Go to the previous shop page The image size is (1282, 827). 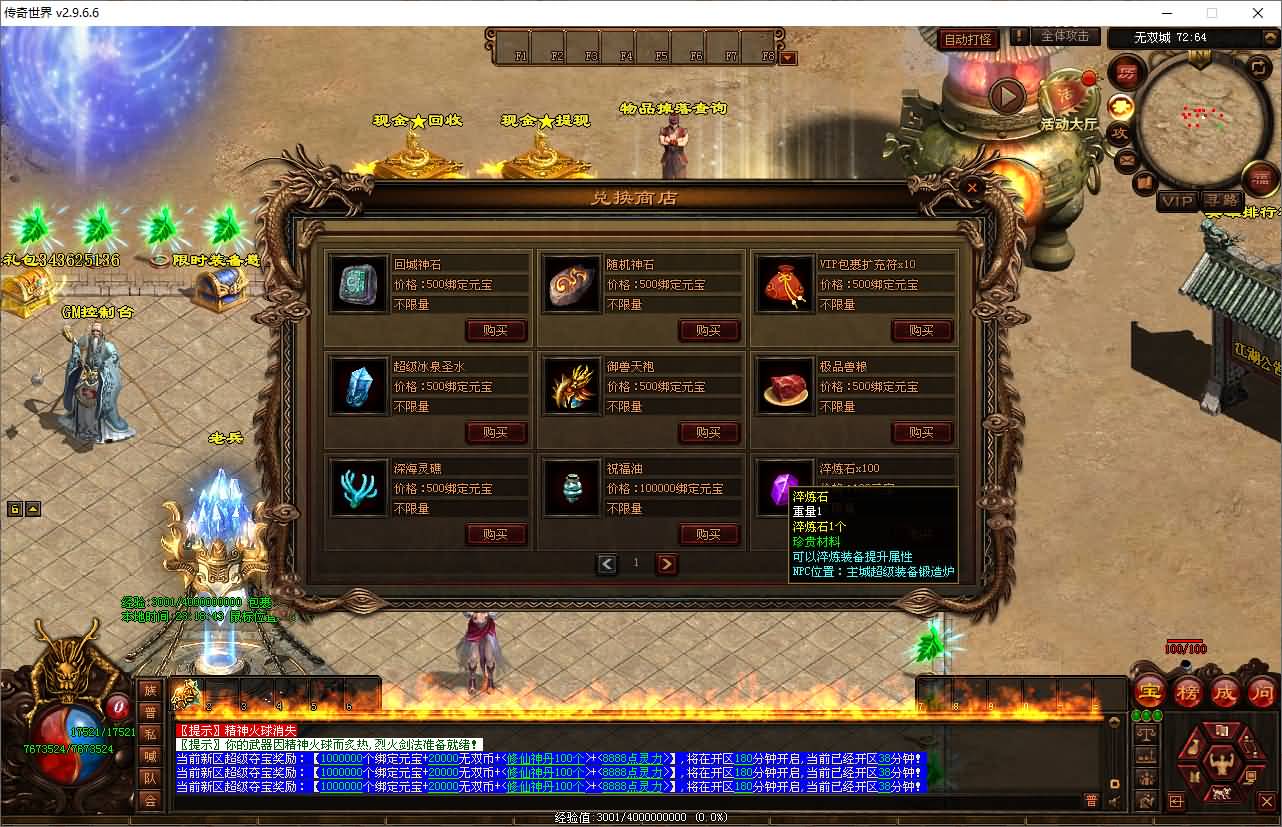click(607, 564)
